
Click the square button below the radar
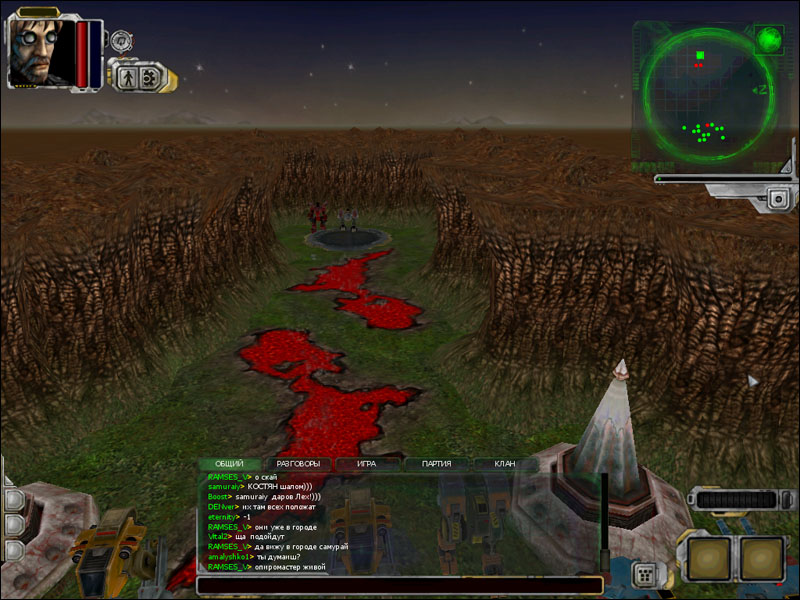click(780, 200)
